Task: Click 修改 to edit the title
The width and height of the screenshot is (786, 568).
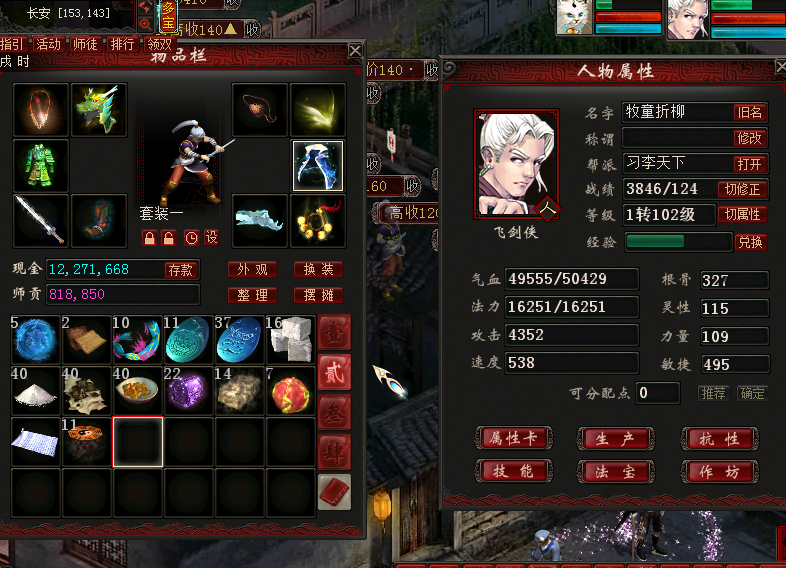Action: (749, 138)
